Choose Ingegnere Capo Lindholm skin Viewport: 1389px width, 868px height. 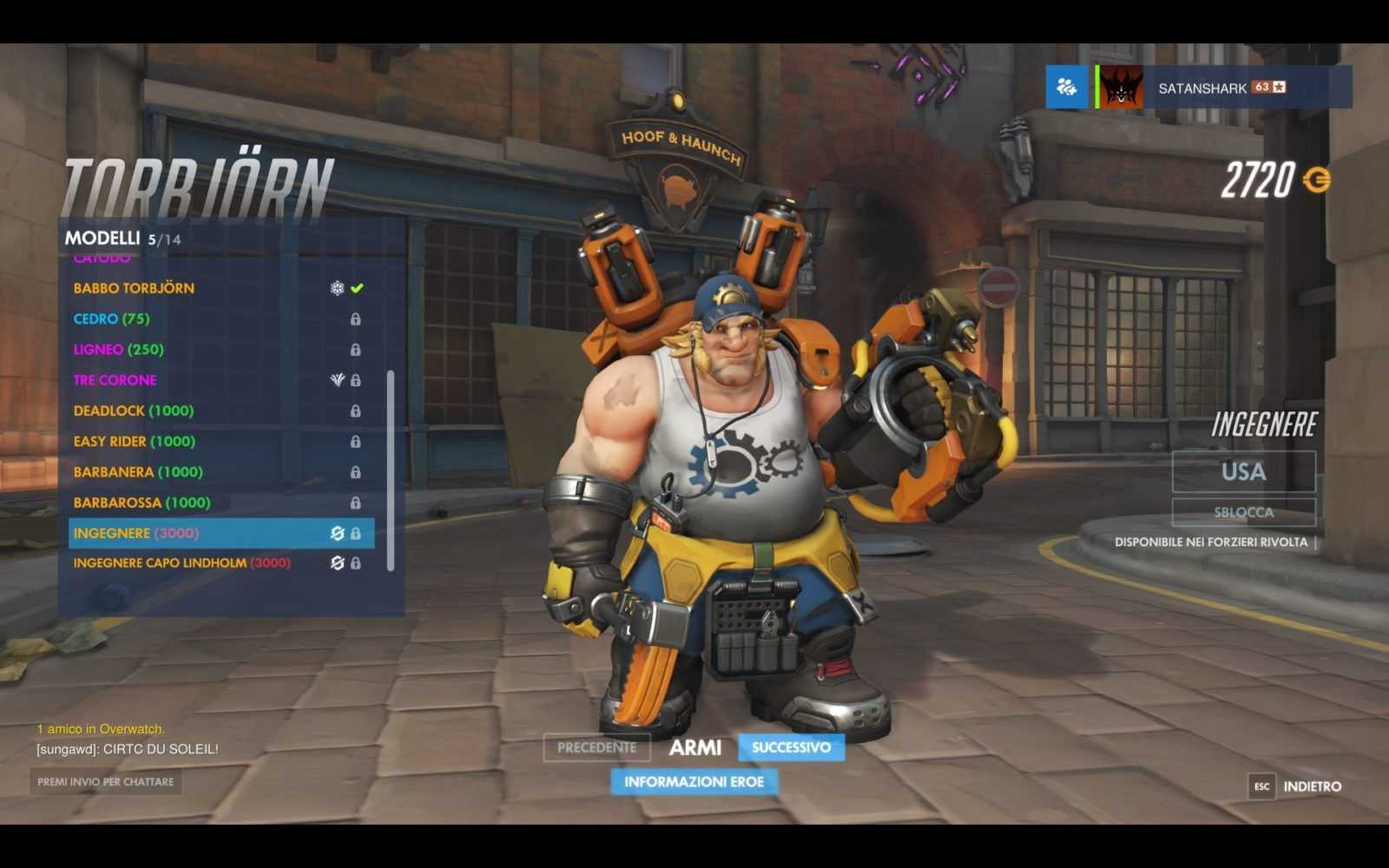pos(181,563)
